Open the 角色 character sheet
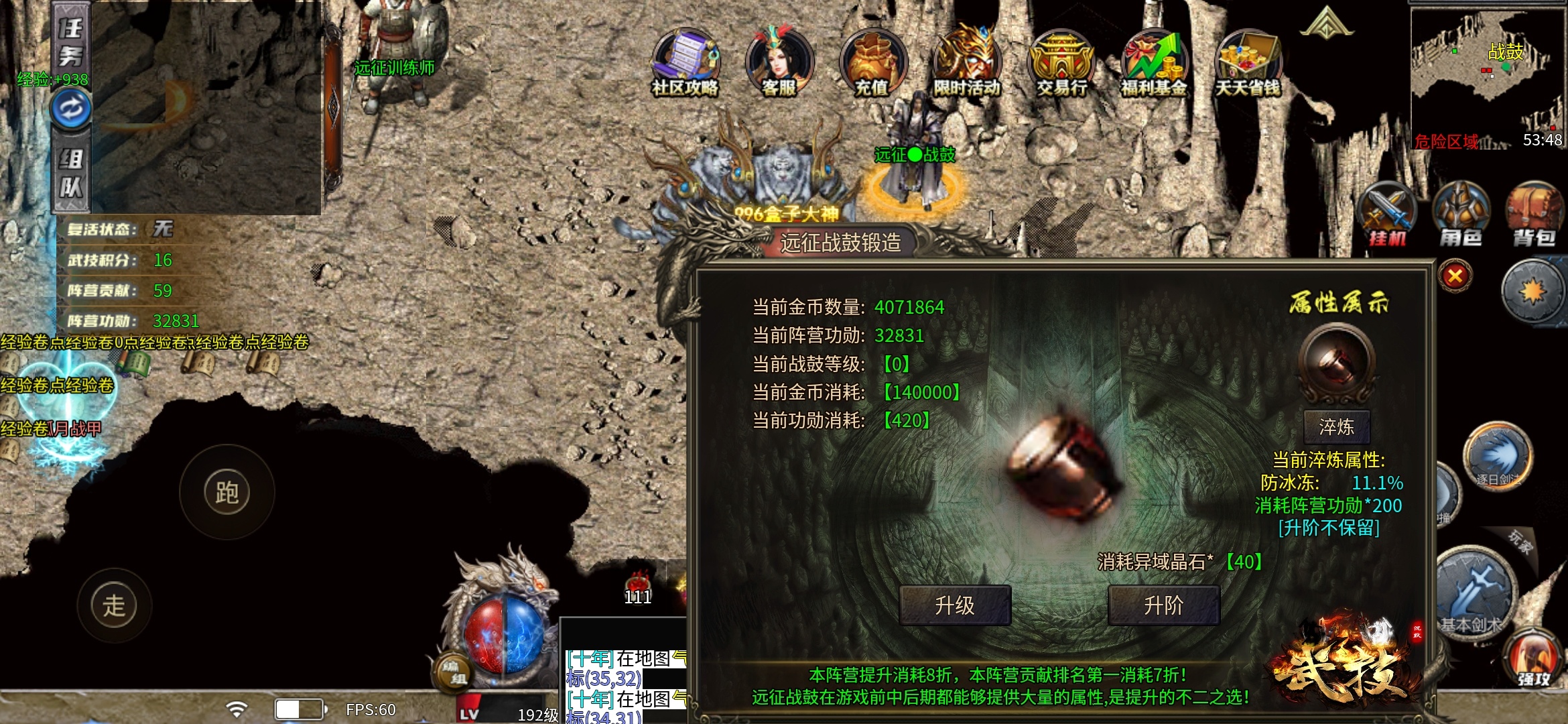Screen dimensions: 1568x724 click(x=1461, y=215)
